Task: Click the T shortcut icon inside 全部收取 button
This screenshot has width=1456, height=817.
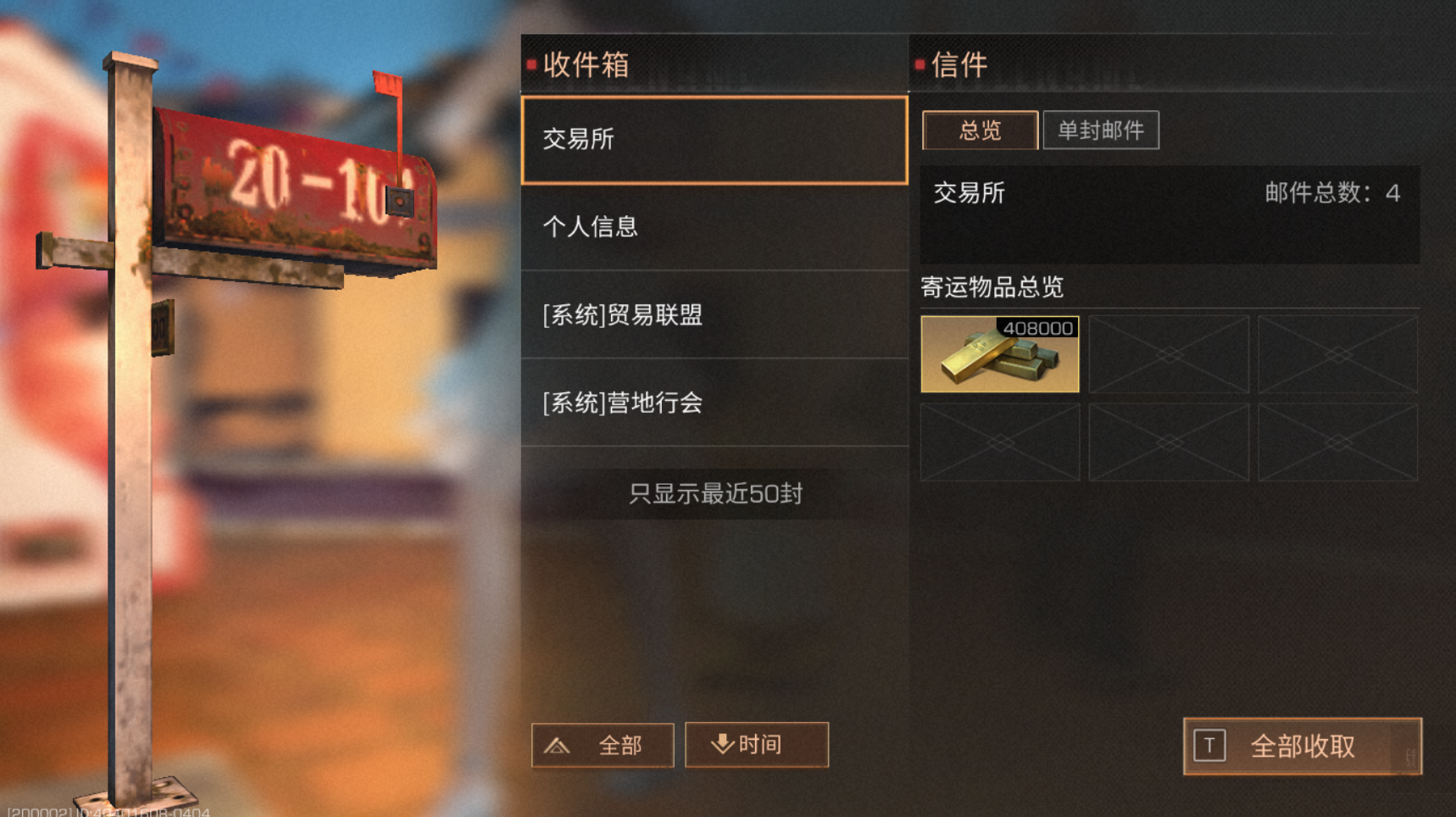Action: click(1209, 747)
